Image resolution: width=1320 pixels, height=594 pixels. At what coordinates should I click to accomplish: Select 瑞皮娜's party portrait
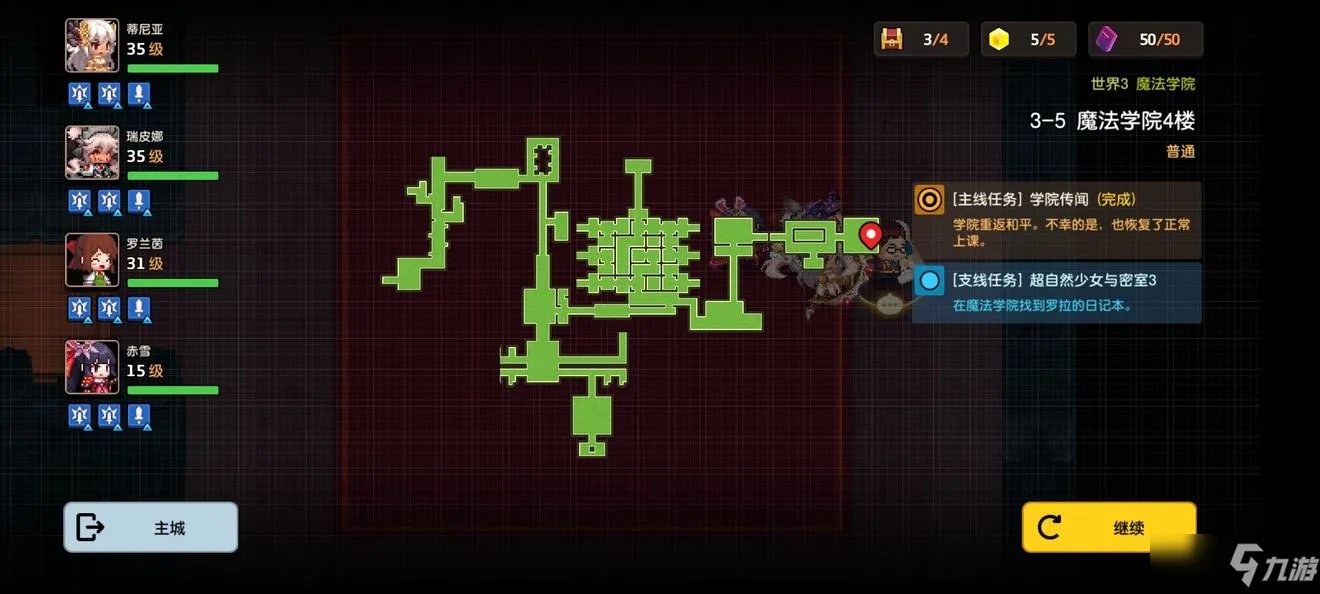pyautogui.click(x=92, y=152)
